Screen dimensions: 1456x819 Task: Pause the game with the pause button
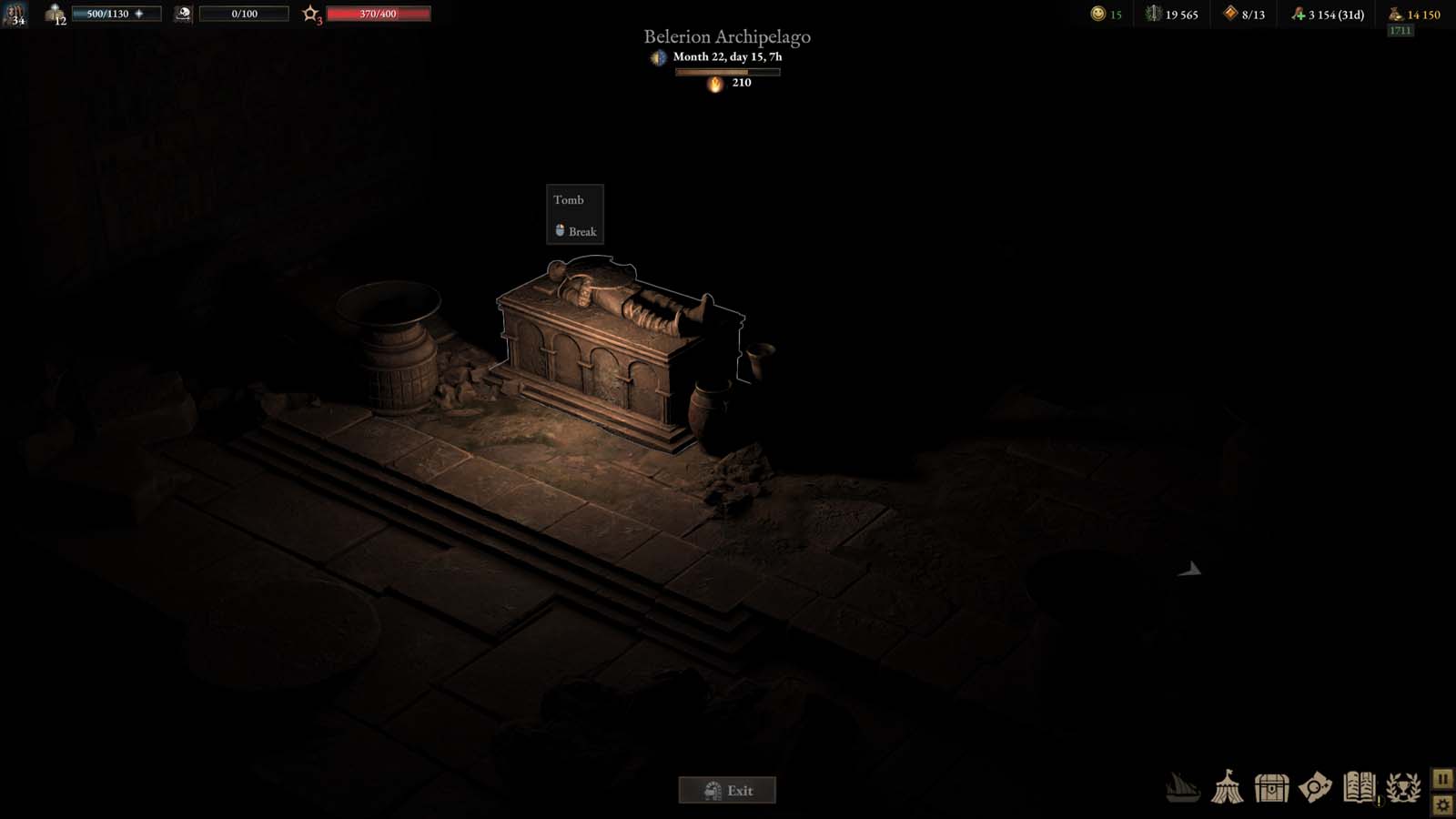pyautogui.click(x=1442, y=779)
